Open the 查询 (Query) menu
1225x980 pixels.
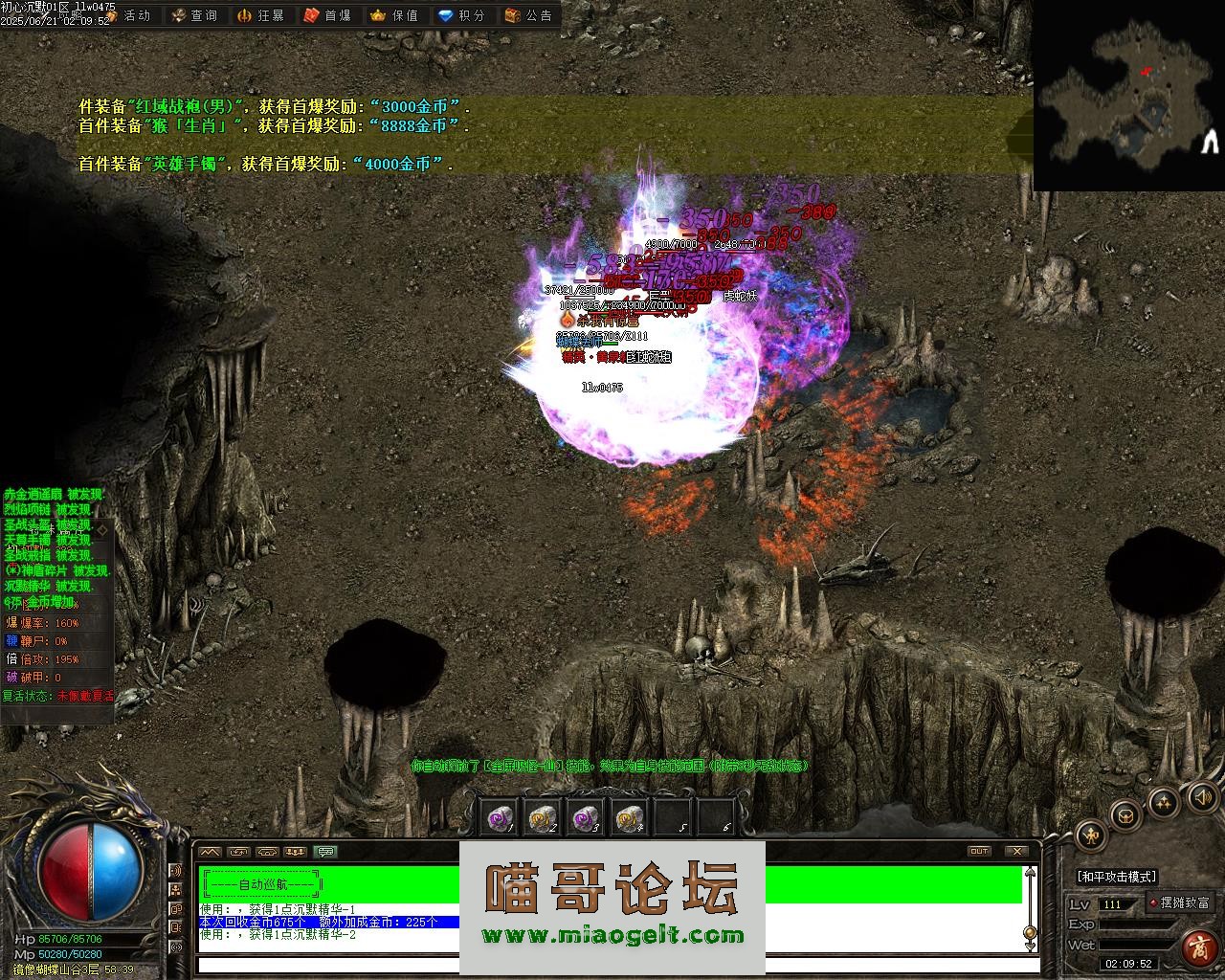tap(193, 15)
